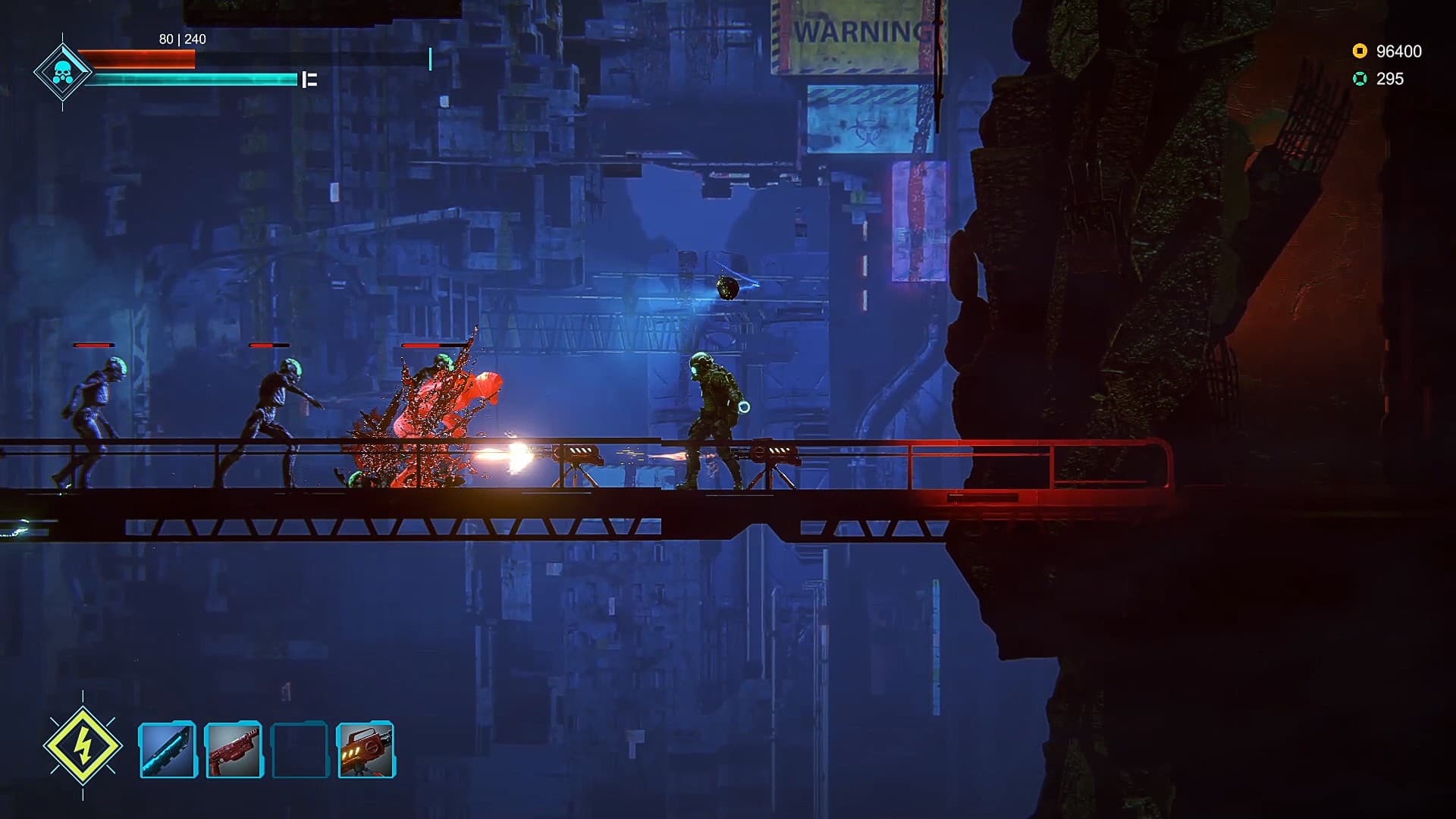This screenshot has height=819, width=1456.
Task: Select the skull gas-mask player emblem
Action: pos(64,70)
